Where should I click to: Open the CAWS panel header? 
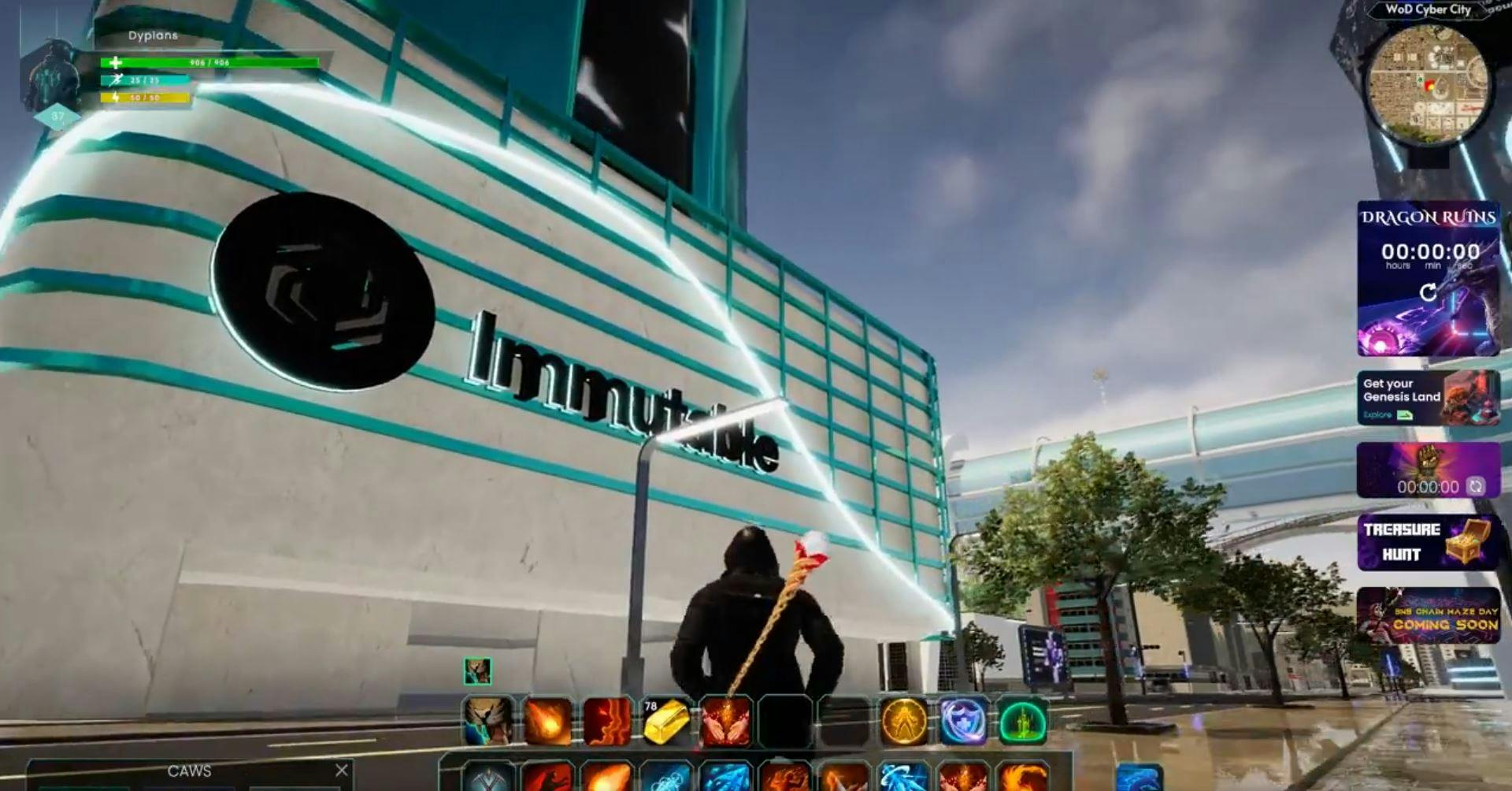coord(189,771)
